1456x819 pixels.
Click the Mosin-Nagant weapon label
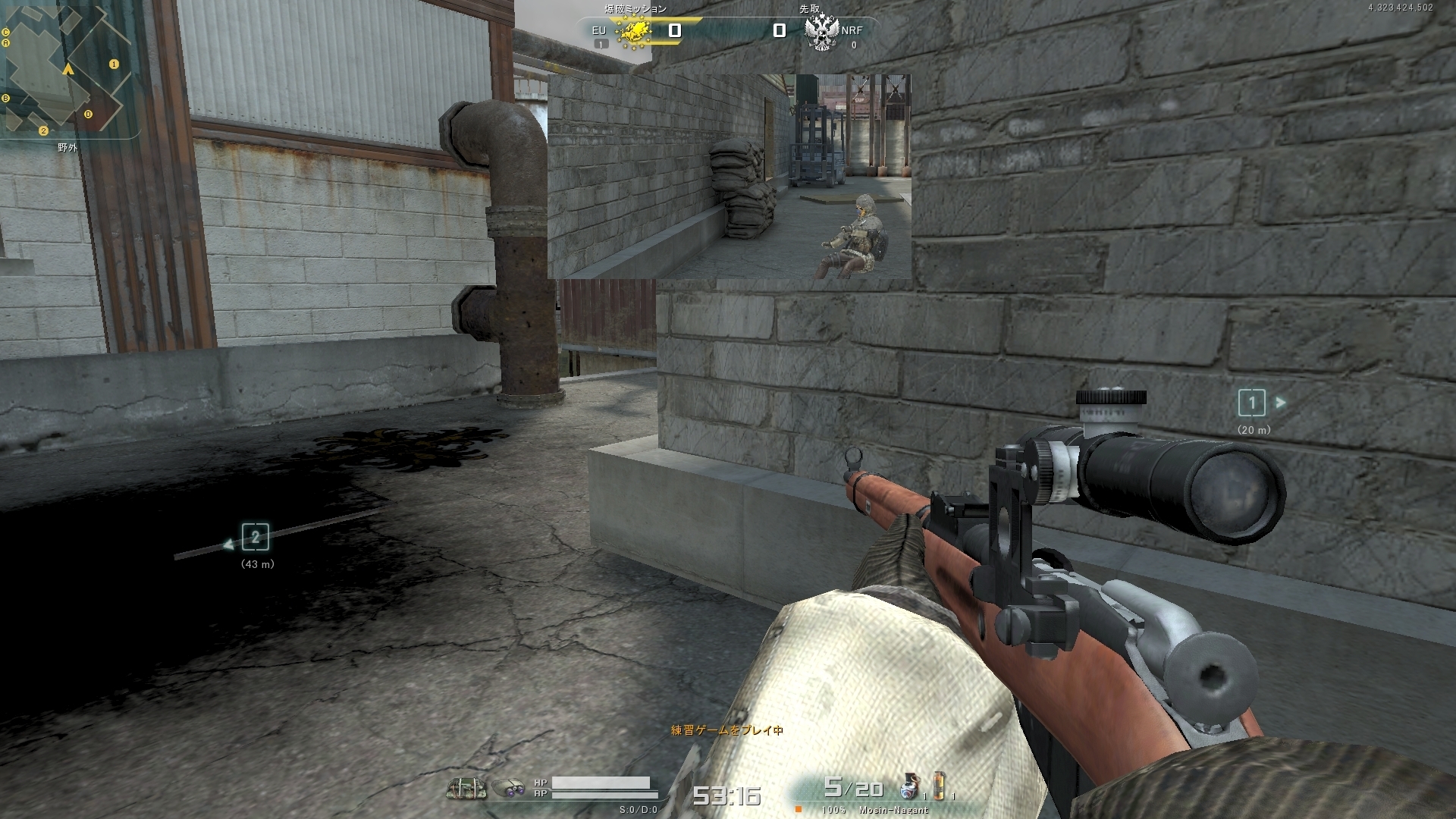click(893, 810)
